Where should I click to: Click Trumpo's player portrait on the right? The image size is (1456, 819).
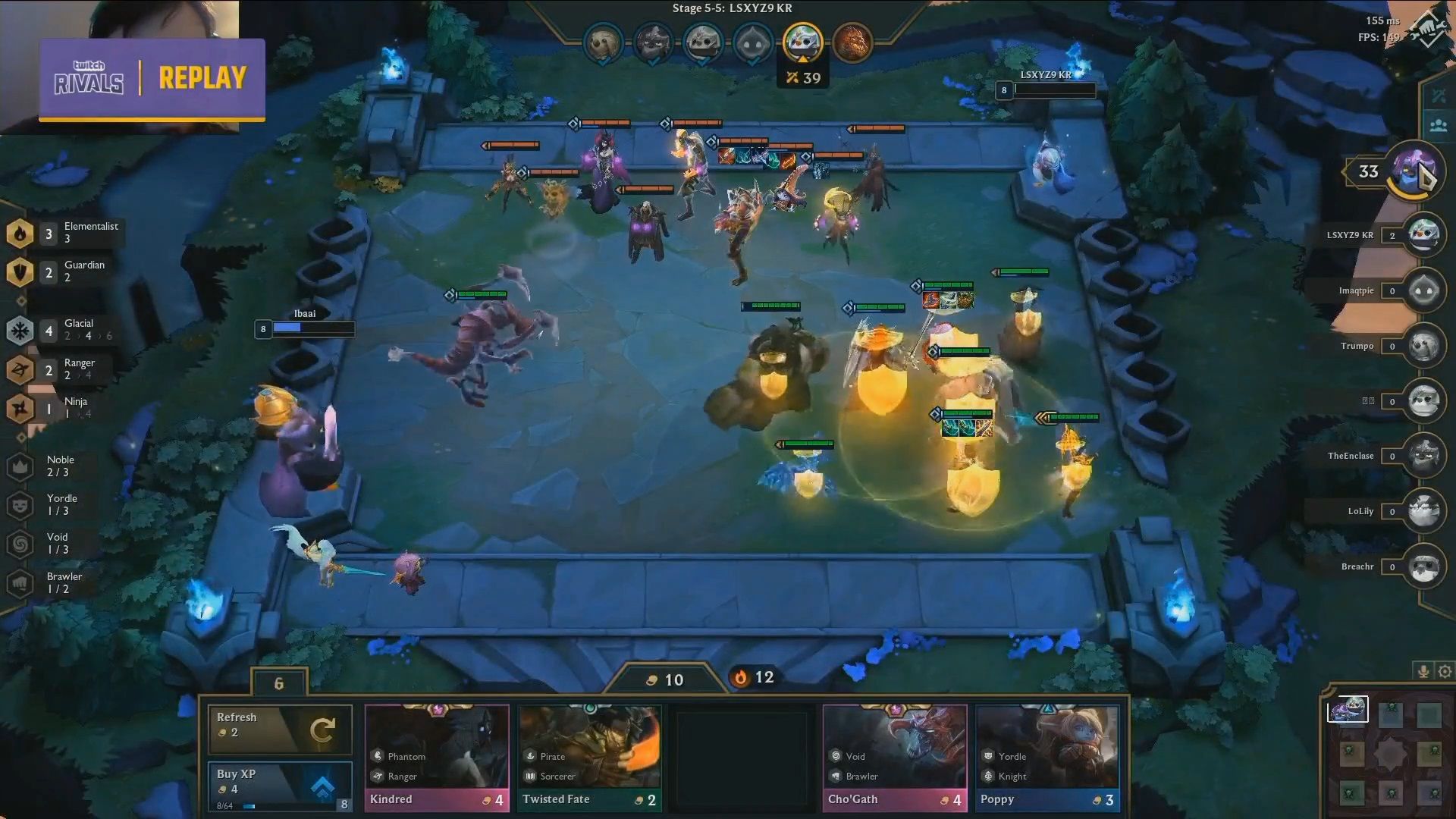pos(1424,346)
